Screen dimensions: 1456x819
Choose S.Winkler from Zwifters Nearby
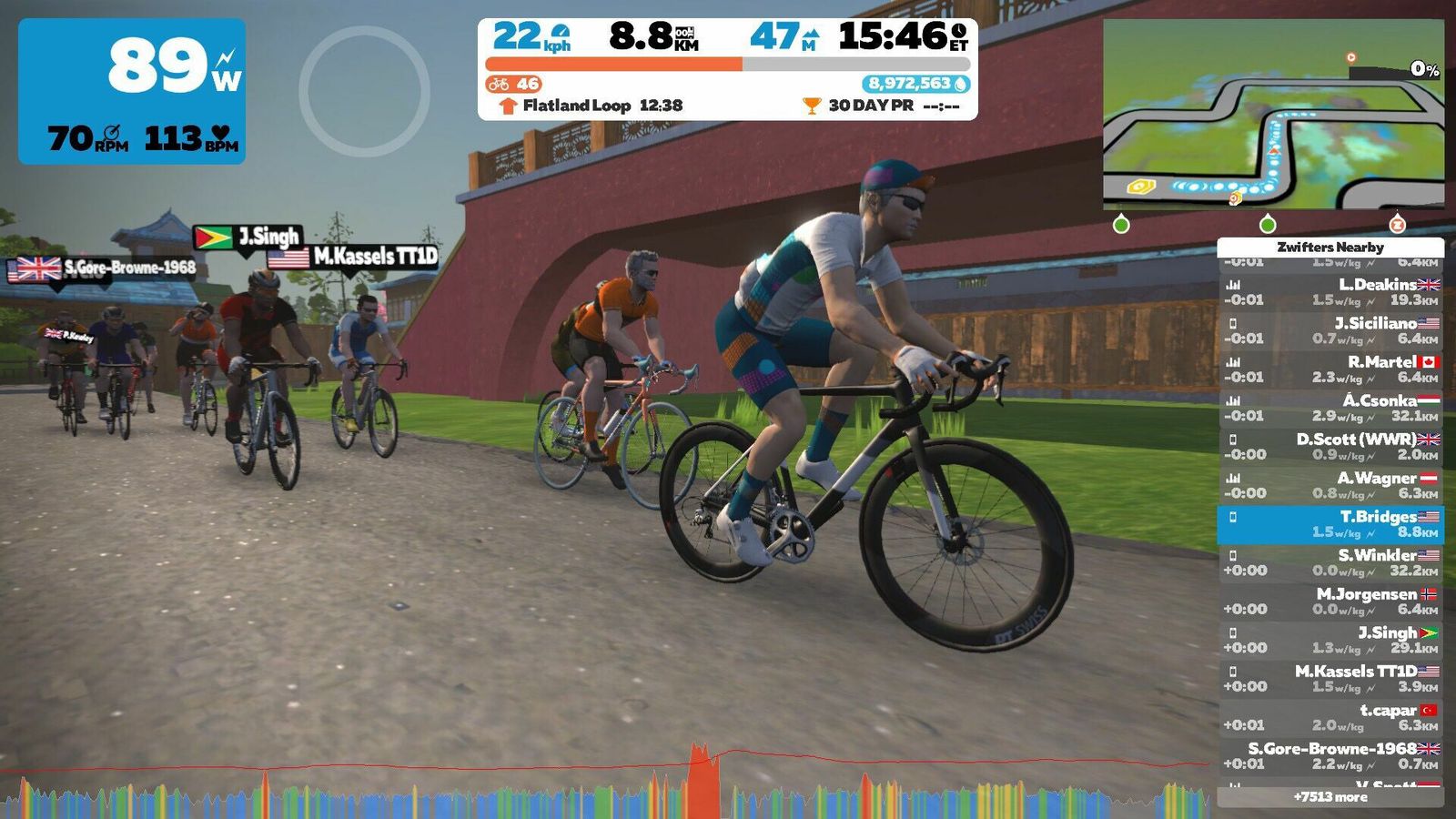(1330, 562)
